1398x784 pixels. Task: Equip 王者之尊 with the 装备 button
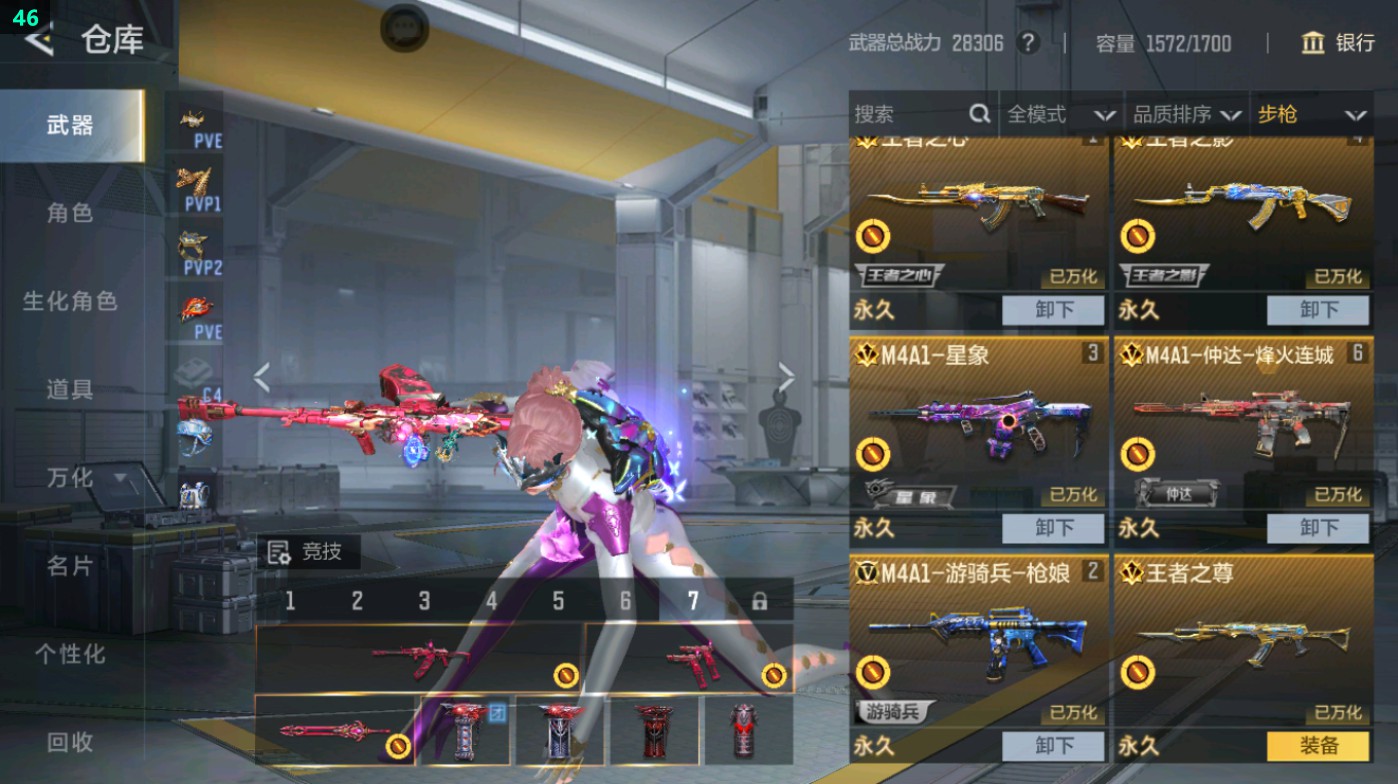1318,746
